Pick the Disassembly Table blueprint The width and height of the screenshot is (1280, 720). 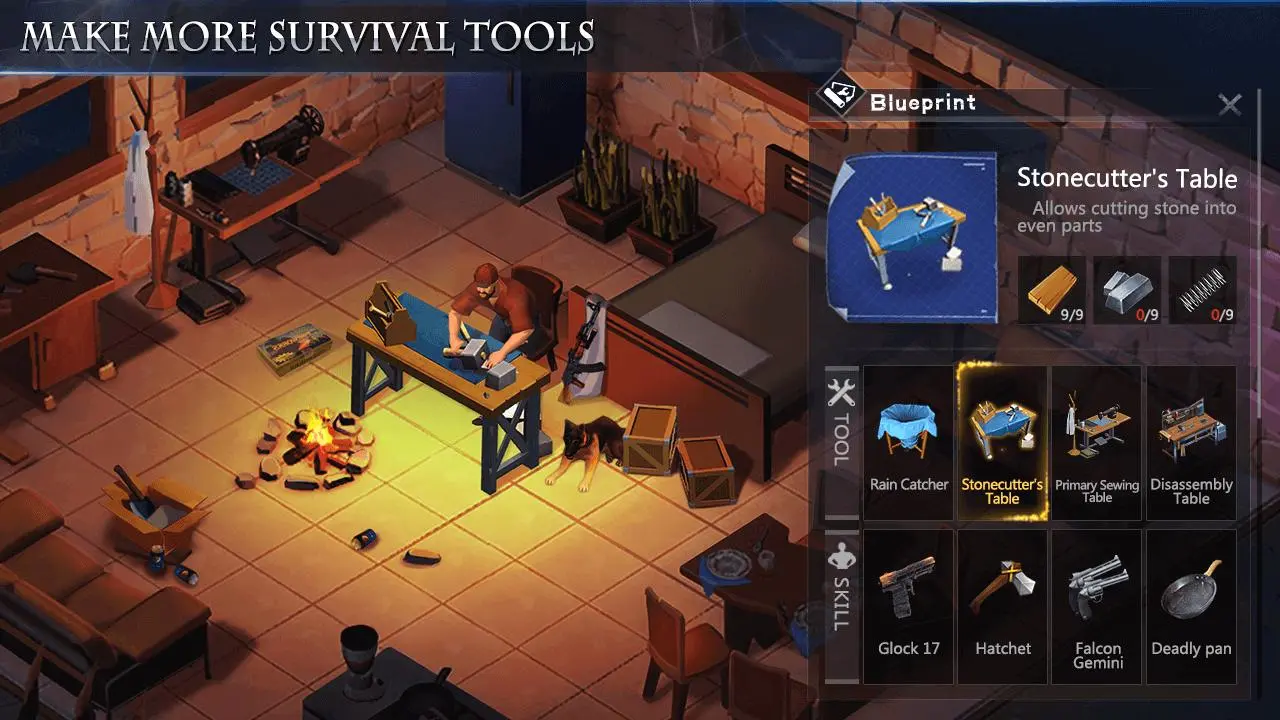(1191, 442)
